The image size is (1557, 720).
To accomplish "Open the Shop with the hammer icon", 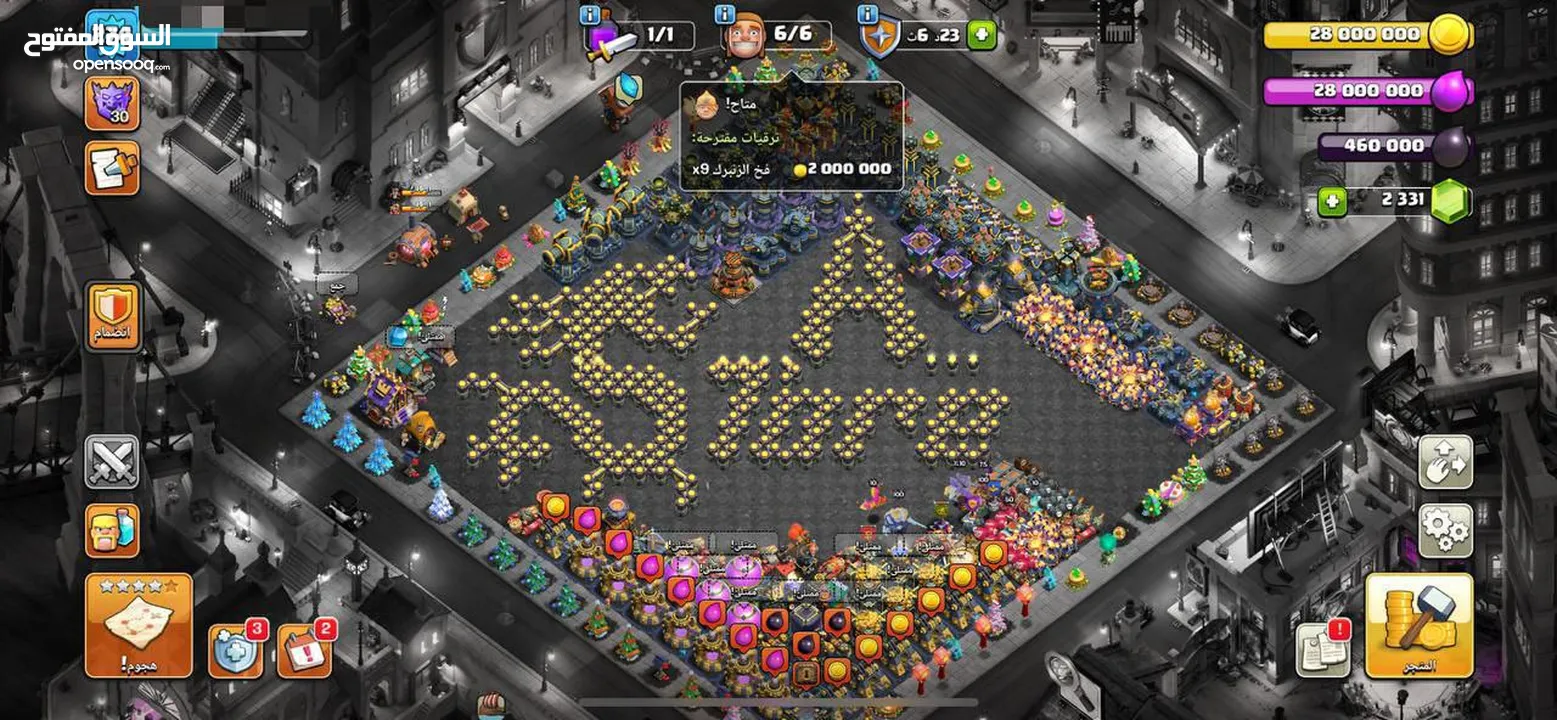I will pyautogui.click(x=1418, y=625).
